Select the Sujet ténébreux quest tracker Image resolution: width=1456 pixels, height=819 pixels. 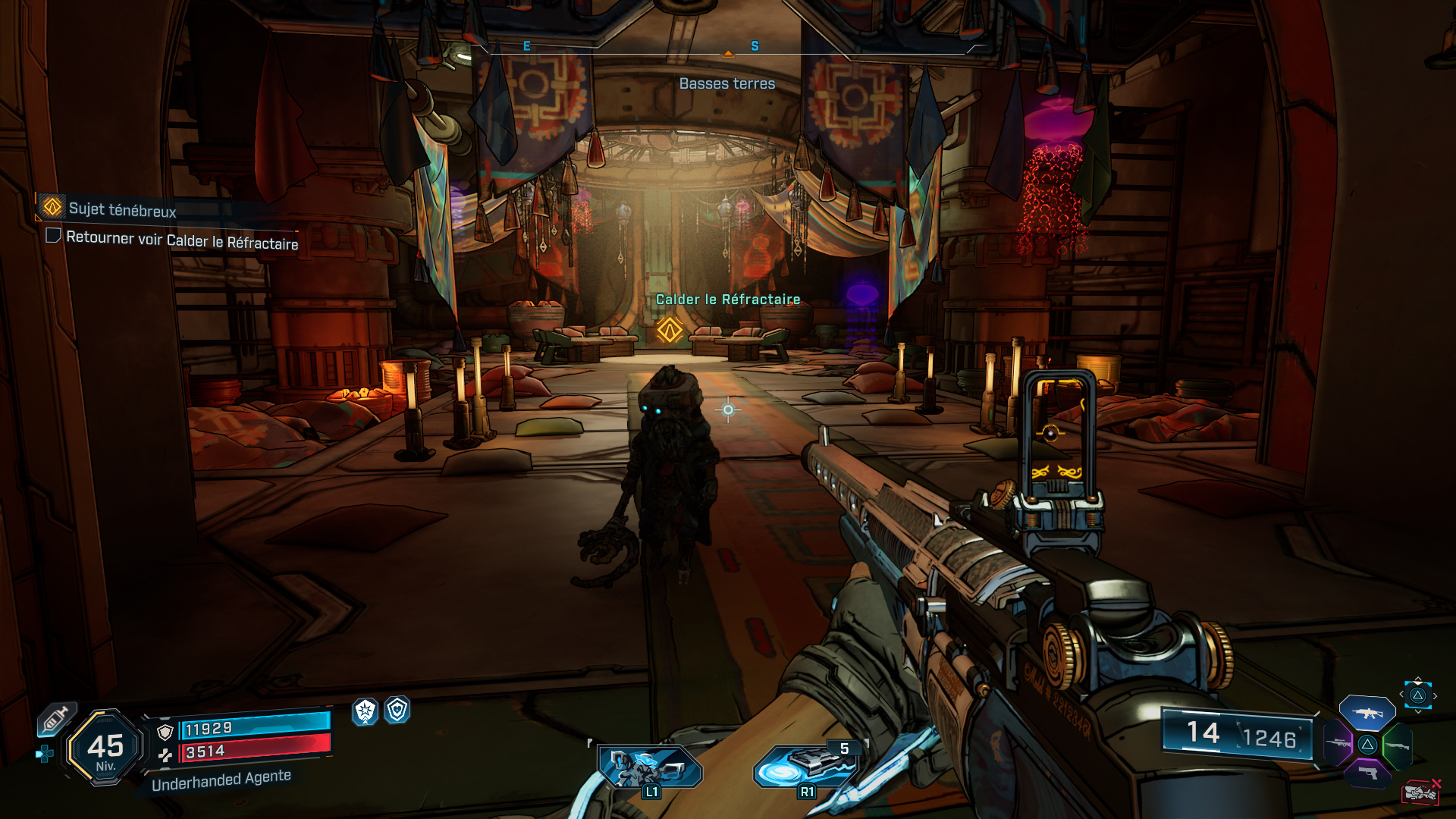pos(121,209)
